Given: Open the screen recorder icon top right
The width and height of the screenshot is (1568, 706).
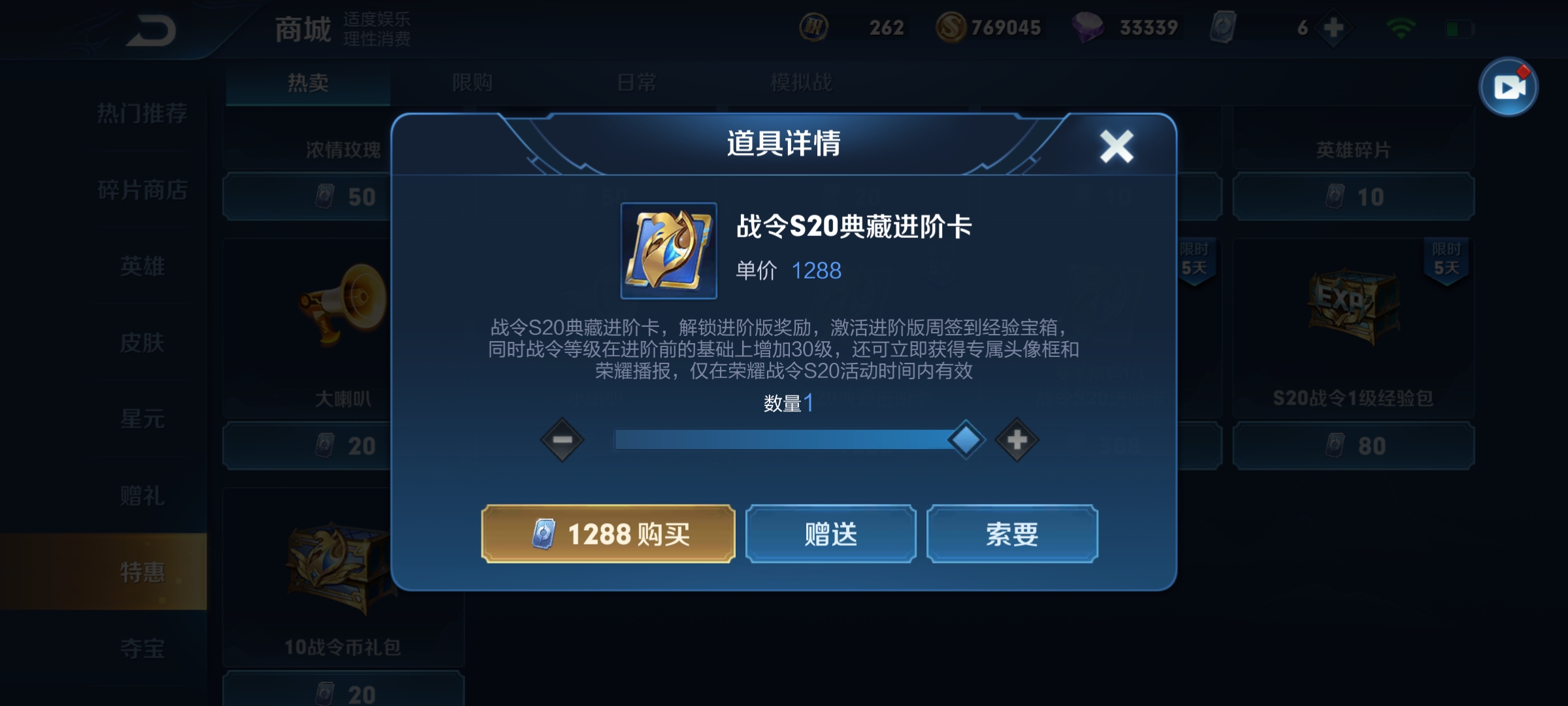Looking at the screenshot, I should [1511, 88].
